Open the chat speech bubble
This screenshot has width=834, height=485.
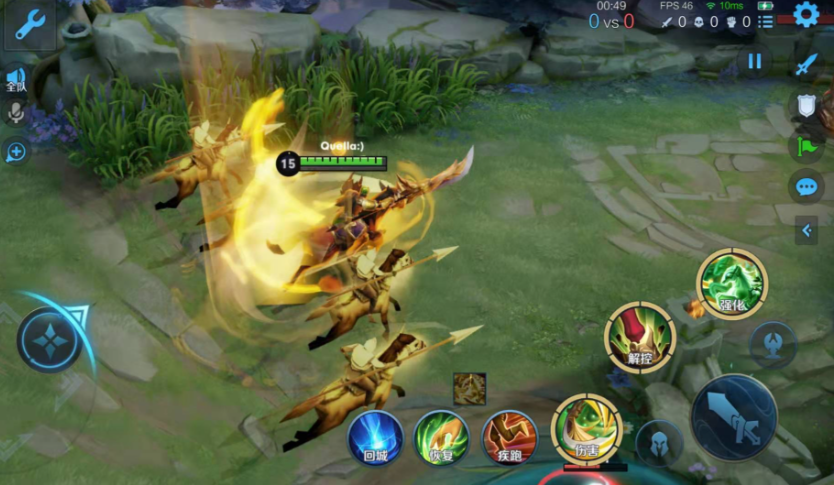point(806,187)
